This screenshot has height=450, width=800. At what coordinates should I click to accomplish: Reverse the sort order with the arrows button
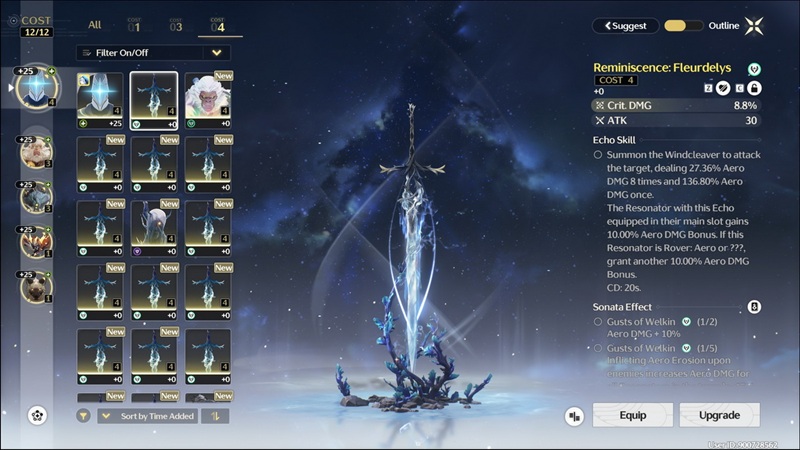pos(215,415)
